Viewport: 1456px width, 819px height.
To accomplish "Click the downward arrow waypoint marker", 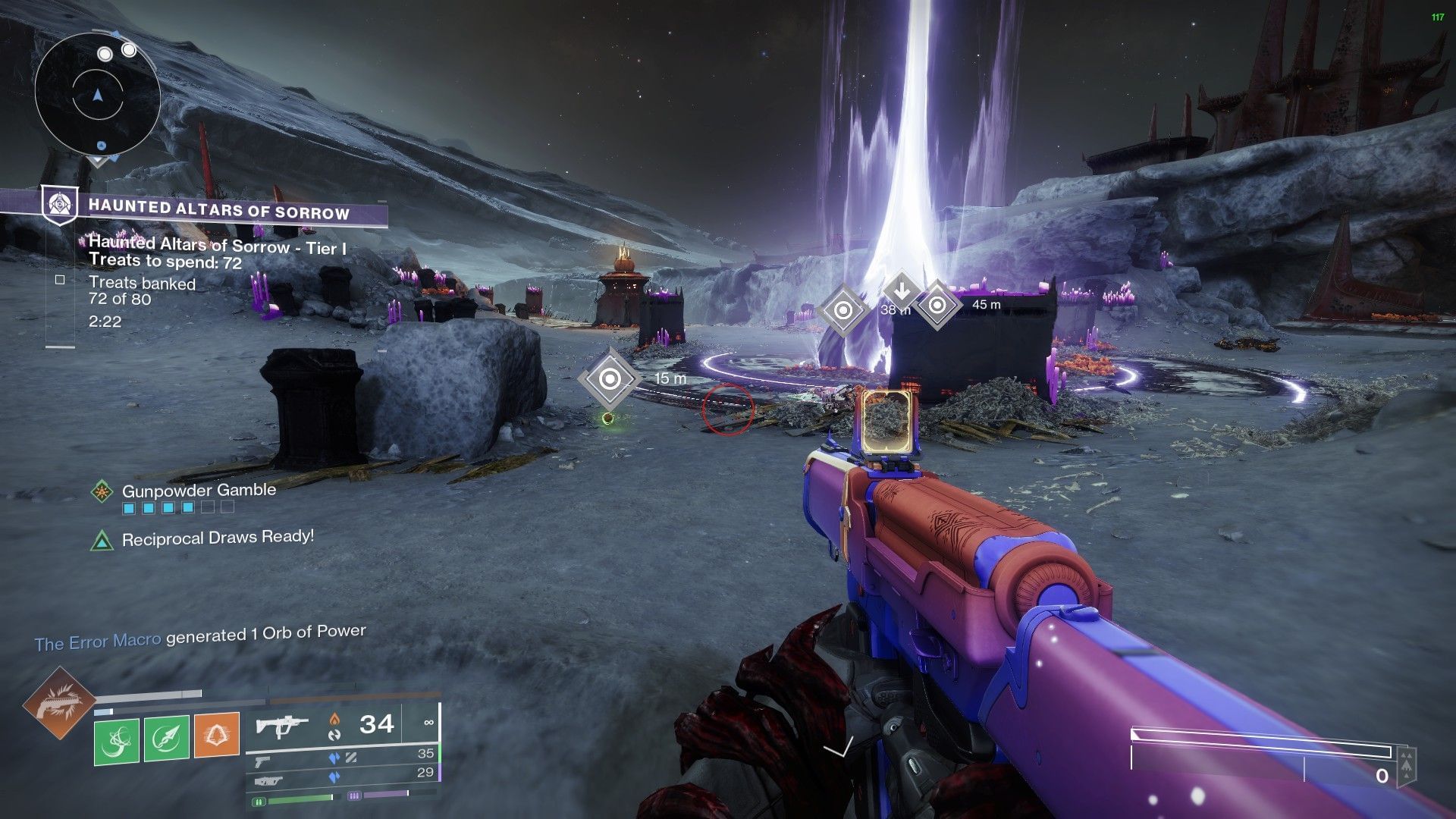I will click(902, 290).
